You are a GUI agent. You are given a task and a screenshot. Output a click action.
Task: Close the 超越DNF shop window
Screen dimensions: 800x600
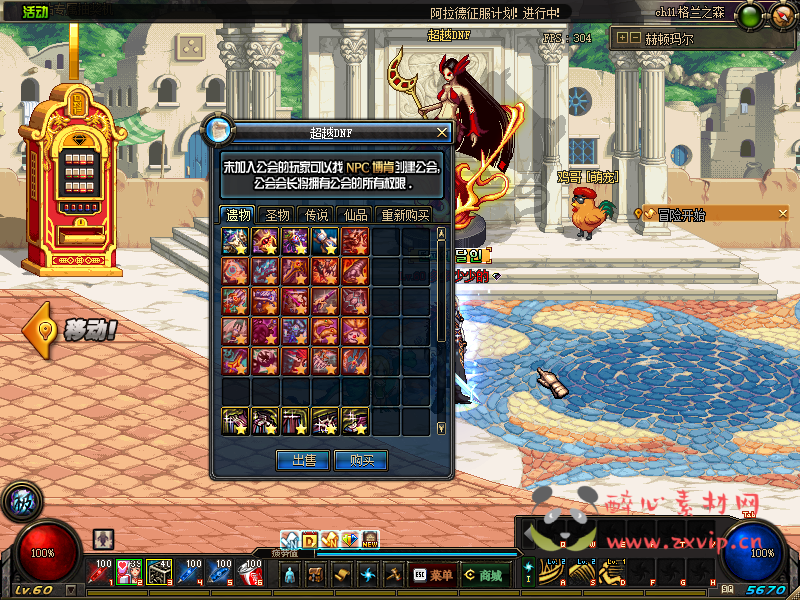click(x=442, y=132)
